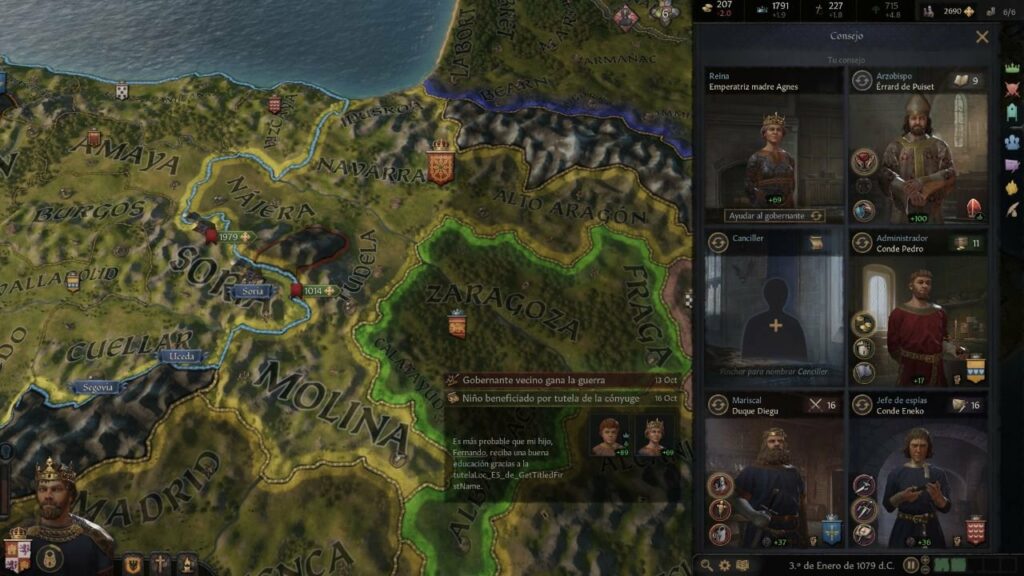Open the magnifying glass search tool
The image size is (1024, 576).
(x=708, y=565)
